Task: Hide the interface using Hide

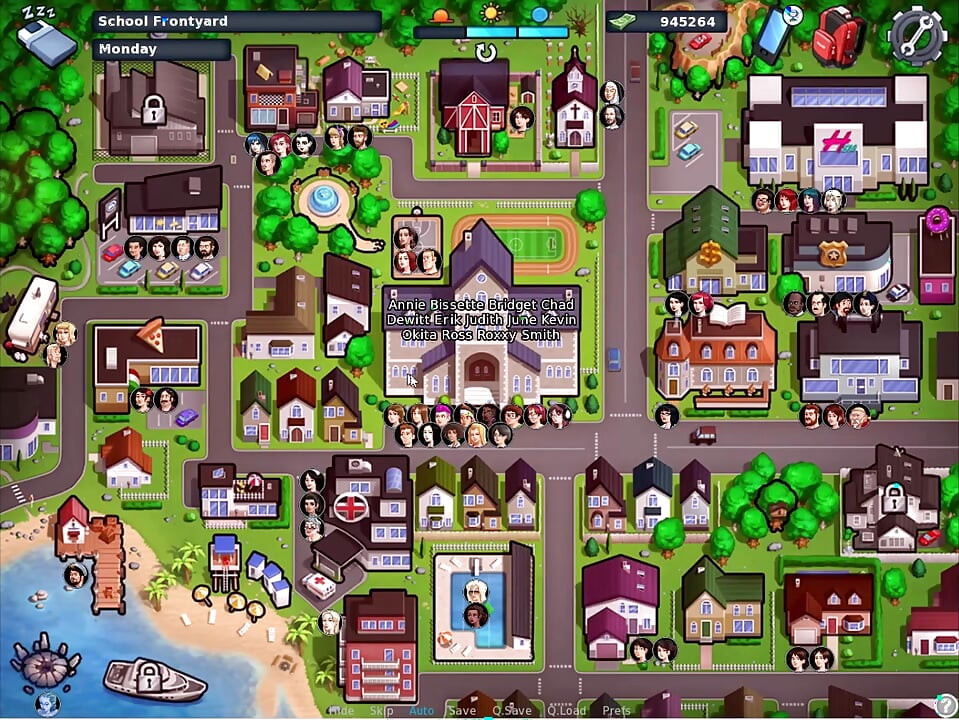Action: (341, 711)
